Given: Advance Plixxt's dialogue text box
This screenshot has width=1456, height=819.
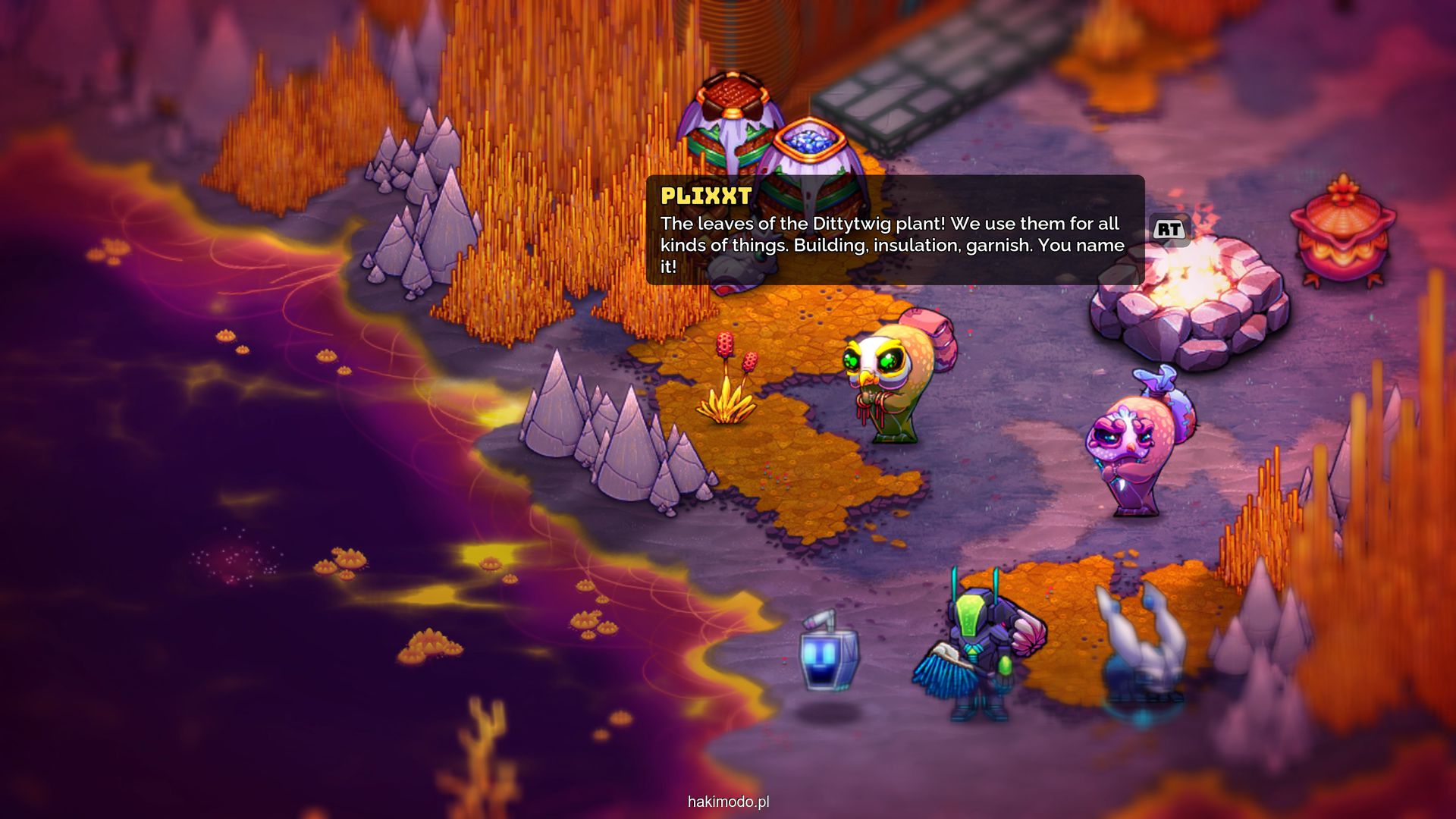Looking at the screenshot, I should tap(1169, 229).
